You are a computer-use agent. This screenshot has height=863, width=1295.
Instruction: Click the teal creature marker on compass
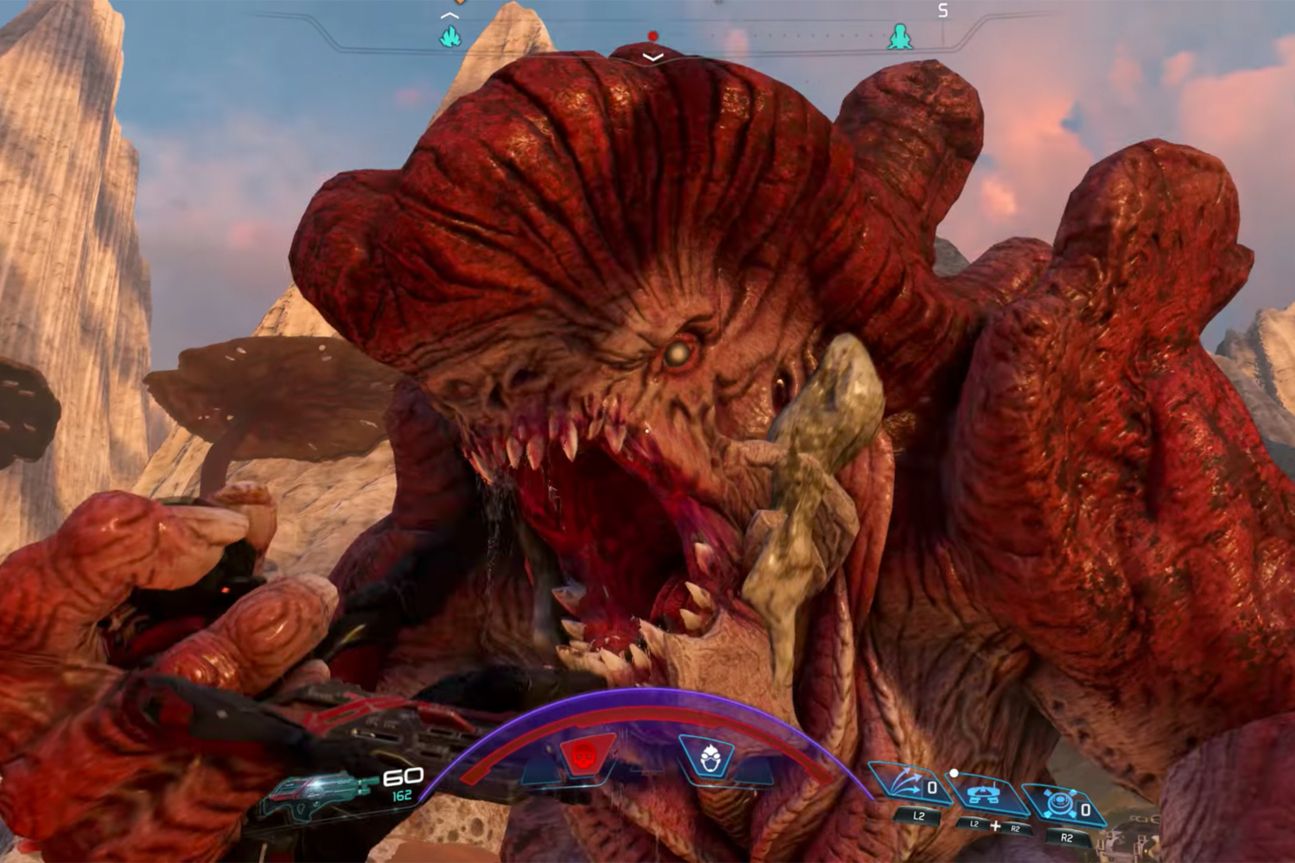(900, 38)
